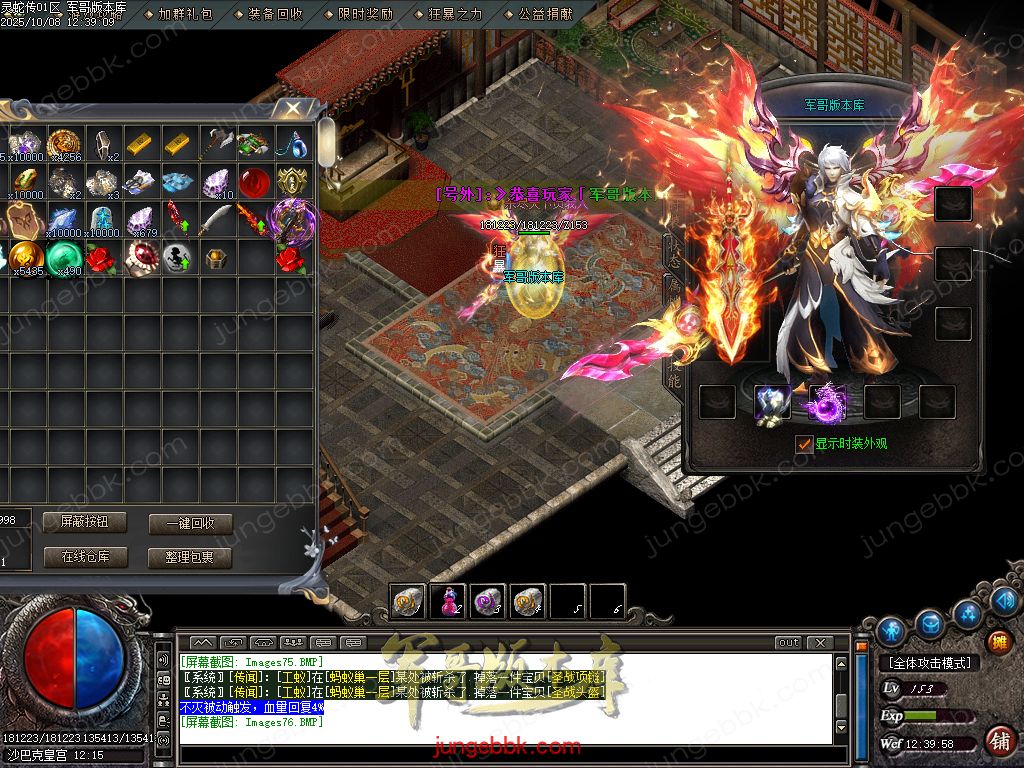The height and width of the screenshot is (768, 1024).
Task: Close the inventory bag window
Action: pos(293,108)
